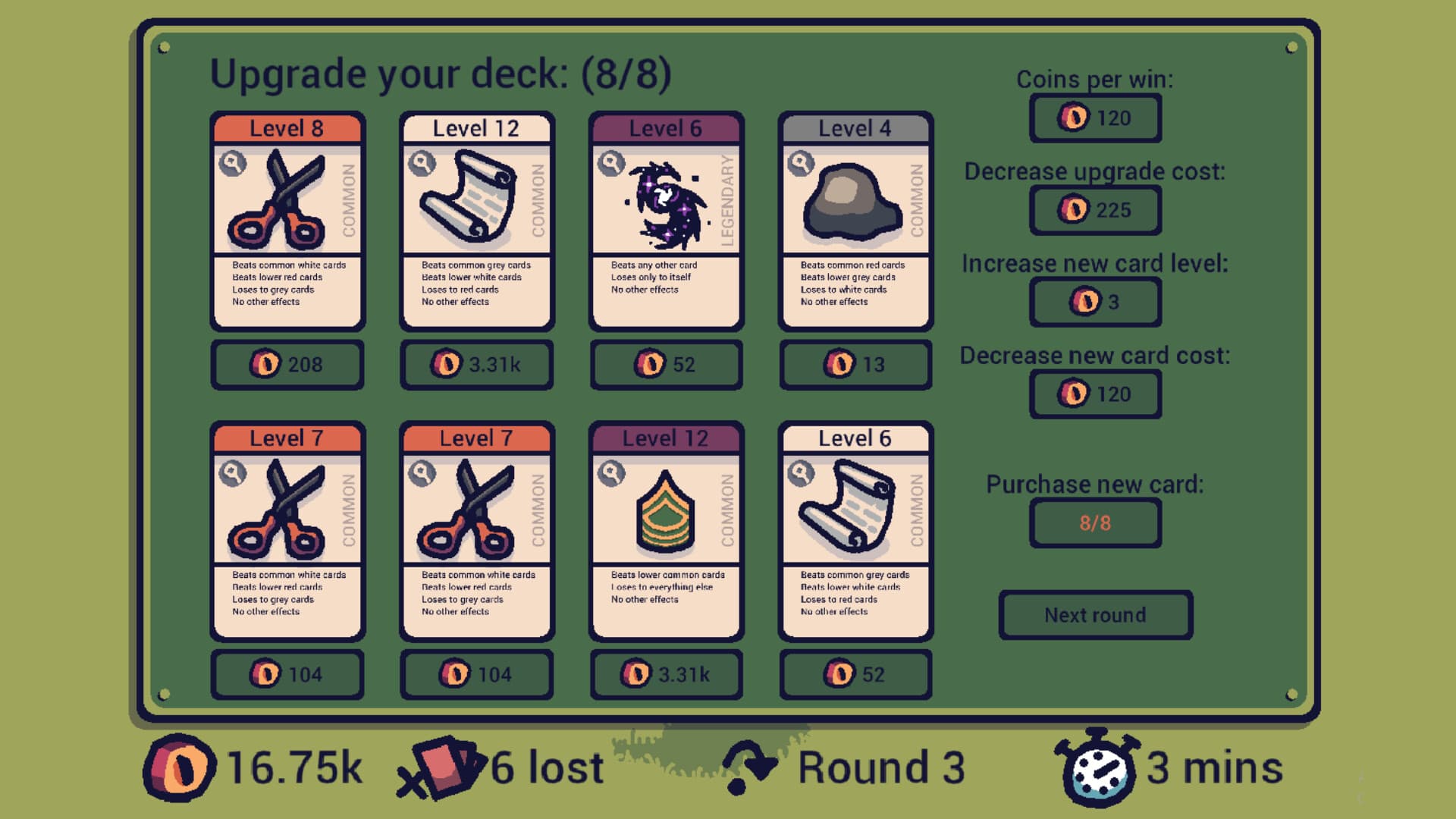Image resolution: width=1456 pixels, height=819 pixels.
Task: Select the legendary black hole card
Action: click(666, 220)
